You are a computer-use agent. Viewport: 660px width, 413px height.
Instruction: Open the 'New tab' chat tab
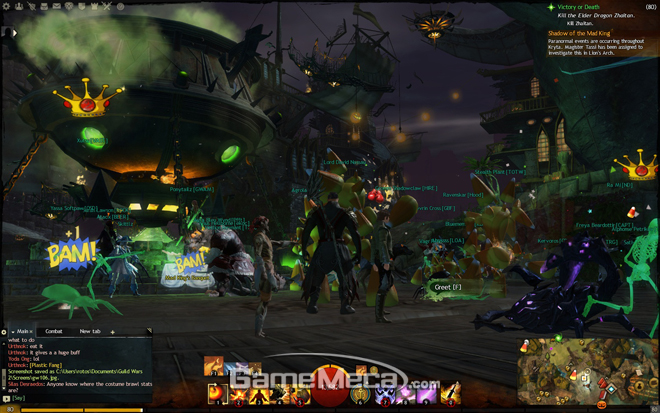click(90, 331)
